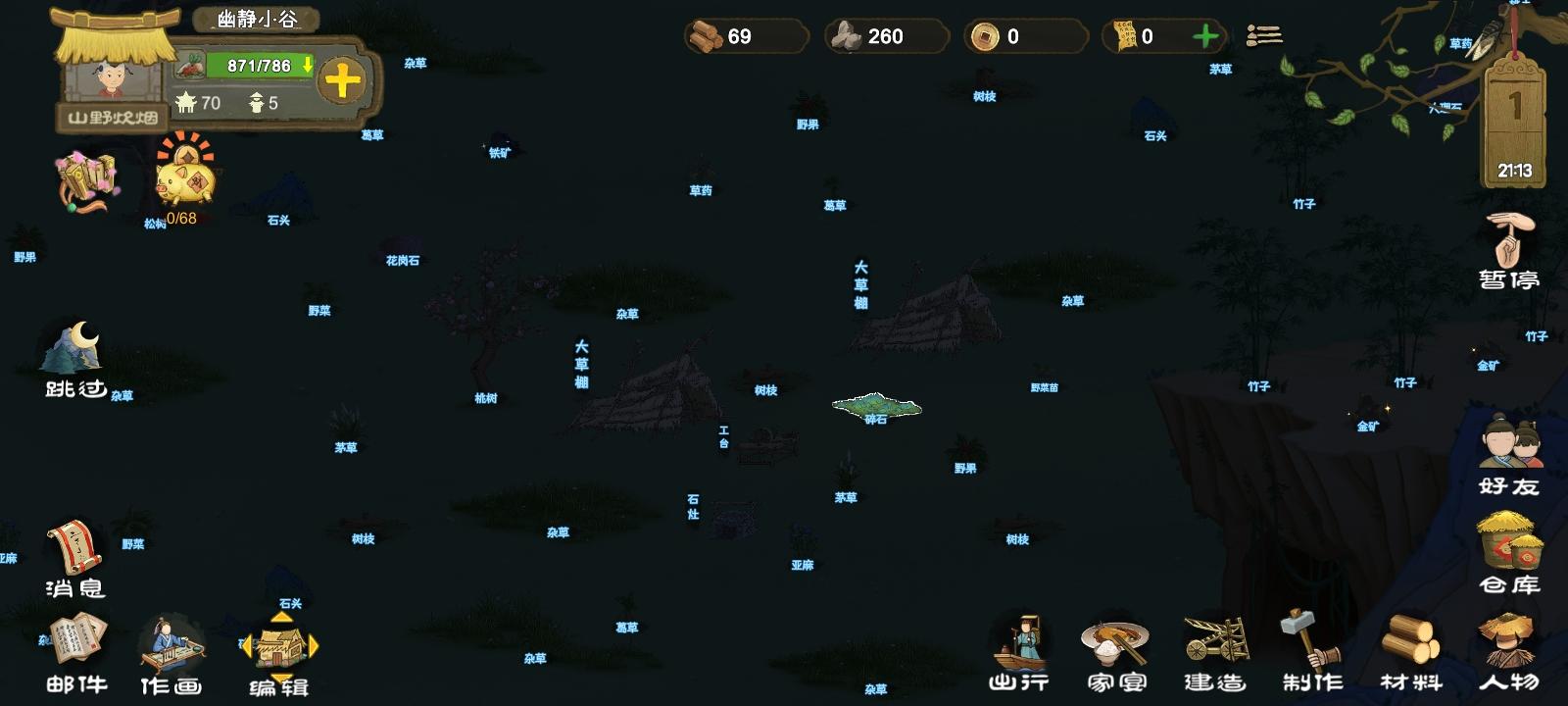View the 材料 materials log pile
Viewport: 1568px width, 706px height.
click(1411, 647)
